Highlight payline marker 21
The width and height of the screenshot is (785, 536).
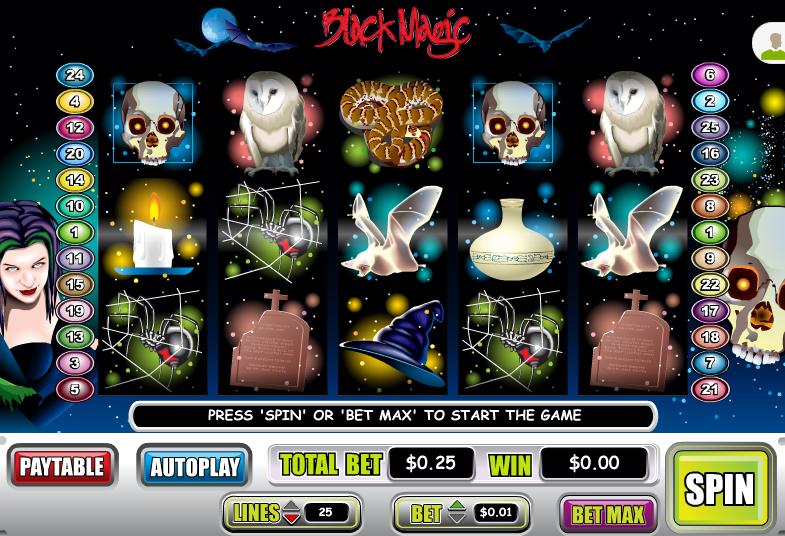click(710, 389)
